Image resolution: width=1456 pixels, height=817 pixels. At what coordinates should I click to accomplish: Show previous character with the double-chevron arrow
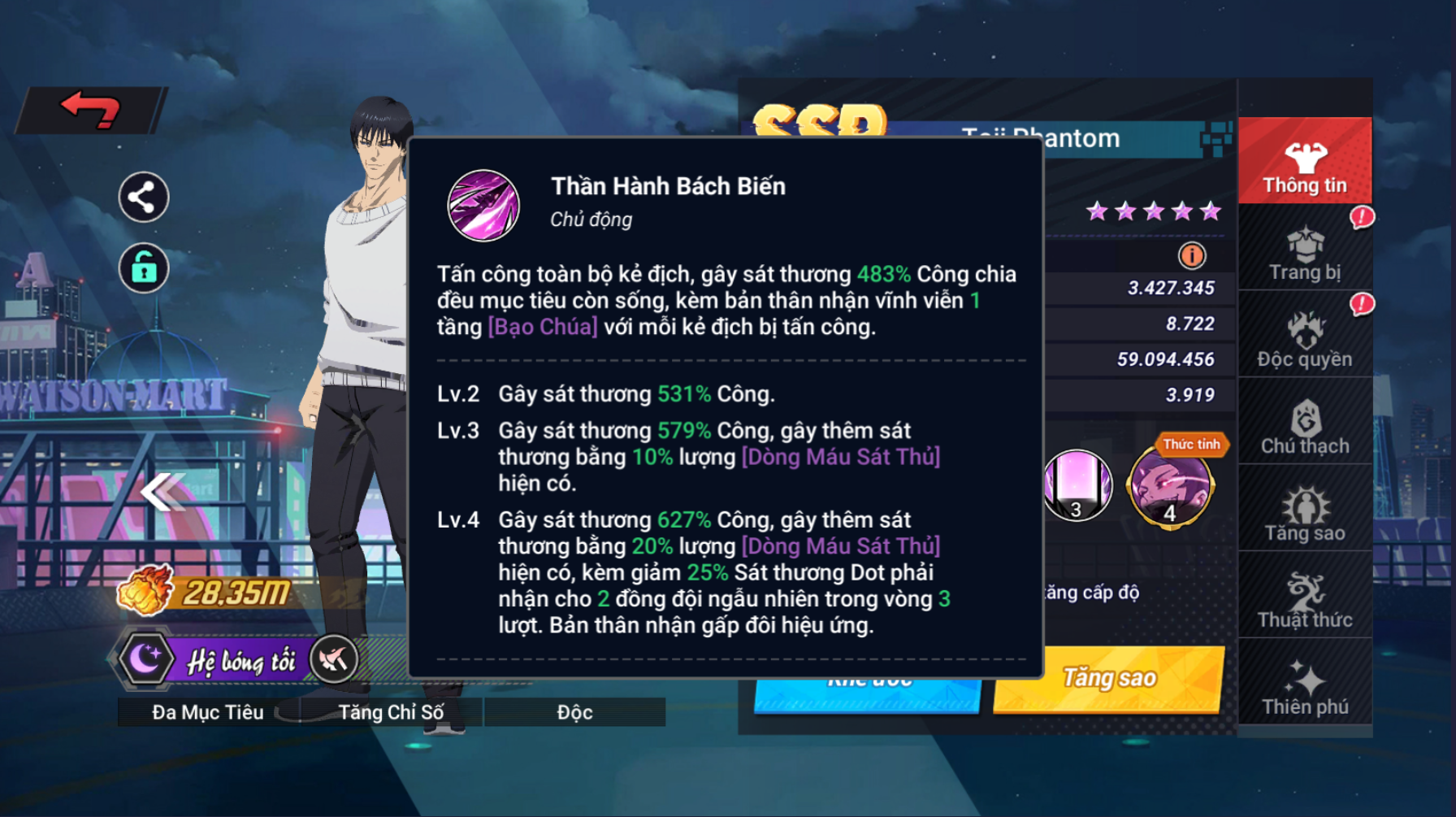(162, 491)
